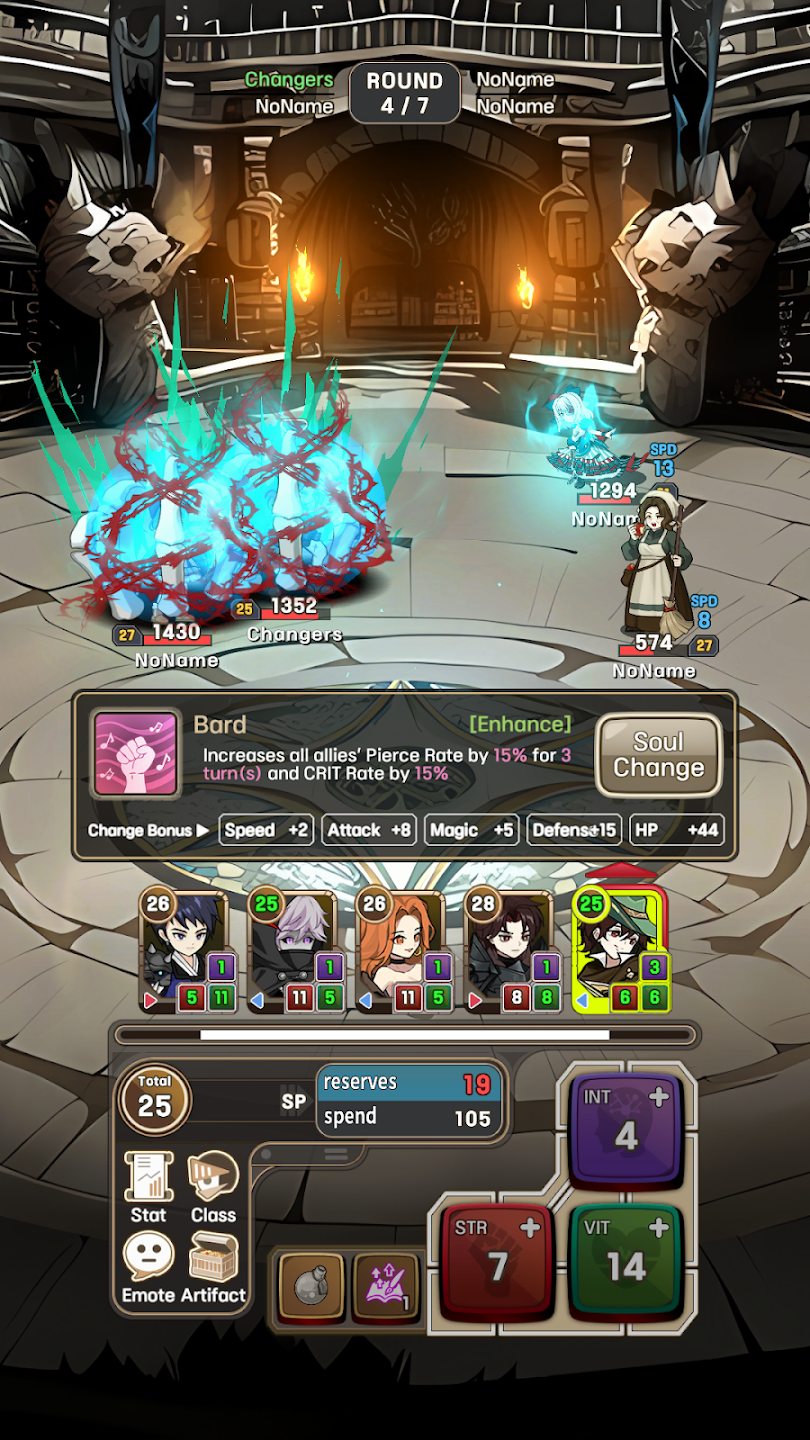Image resolution: width=810 pixels, height=1440 pixels.
Task: Open the Class menu
Action: pyautogui.click(x=213, y=1187)
